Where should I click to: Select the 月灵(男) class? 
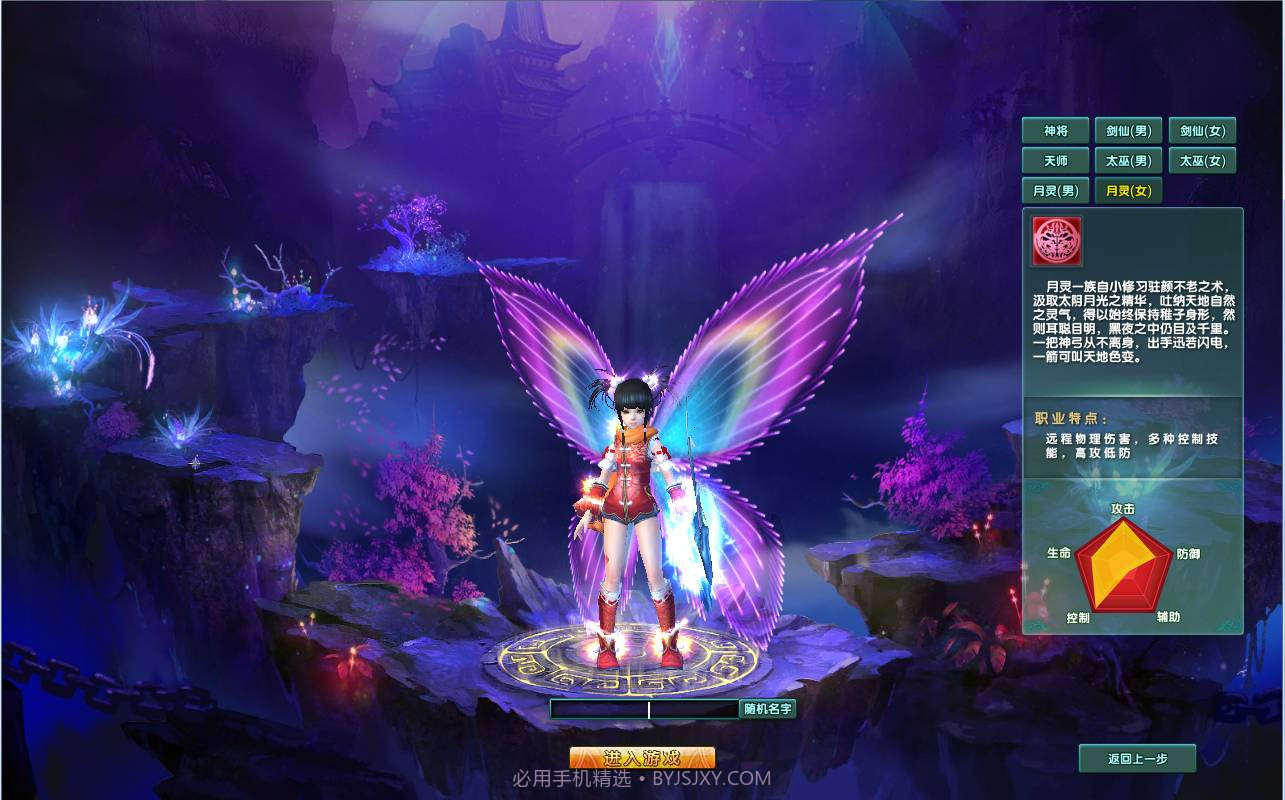tap(1055, 190)
